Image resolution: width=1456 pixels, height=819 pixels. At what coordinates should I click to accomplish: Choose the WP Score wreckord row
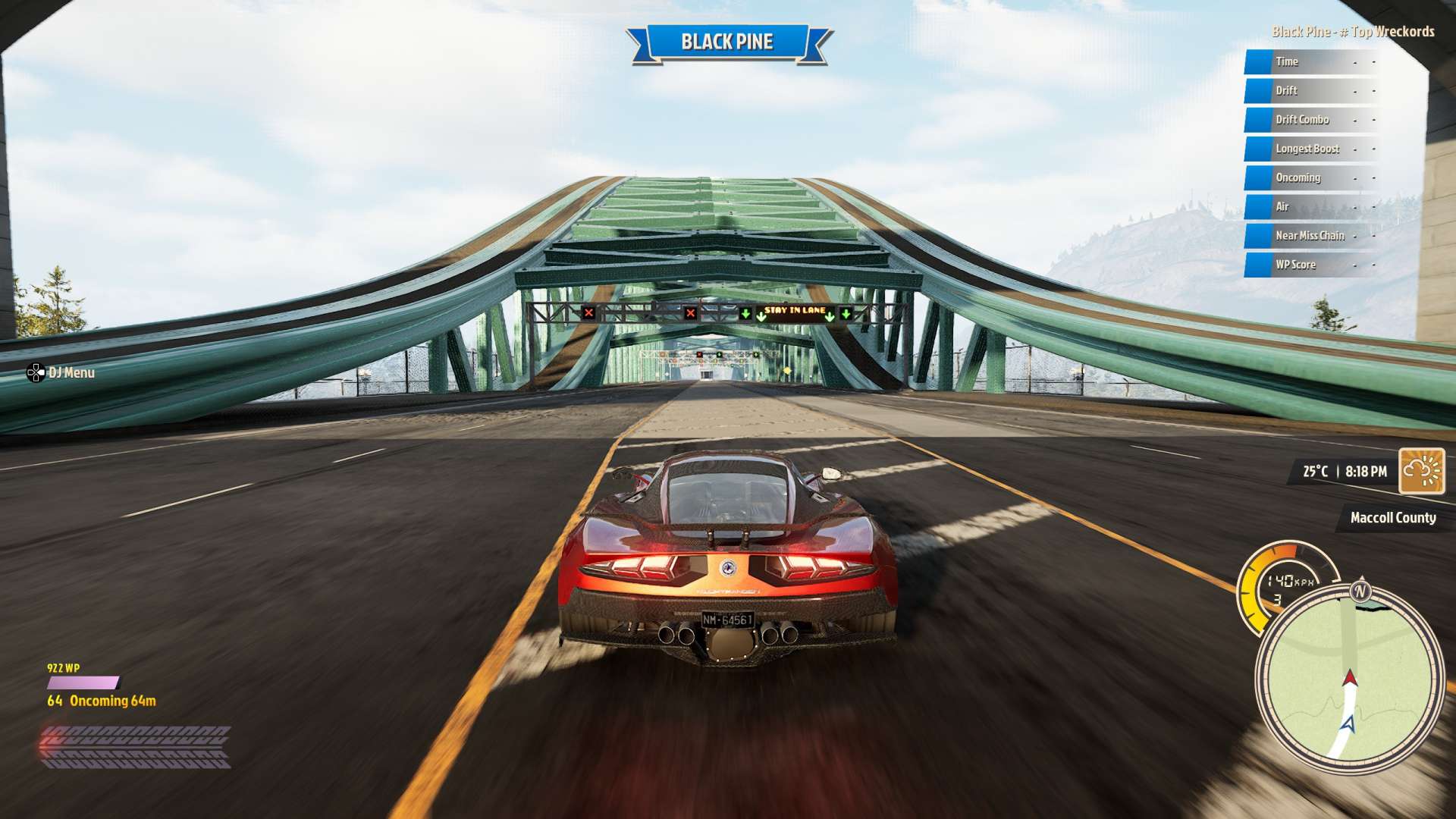(x=1312, y=265)
